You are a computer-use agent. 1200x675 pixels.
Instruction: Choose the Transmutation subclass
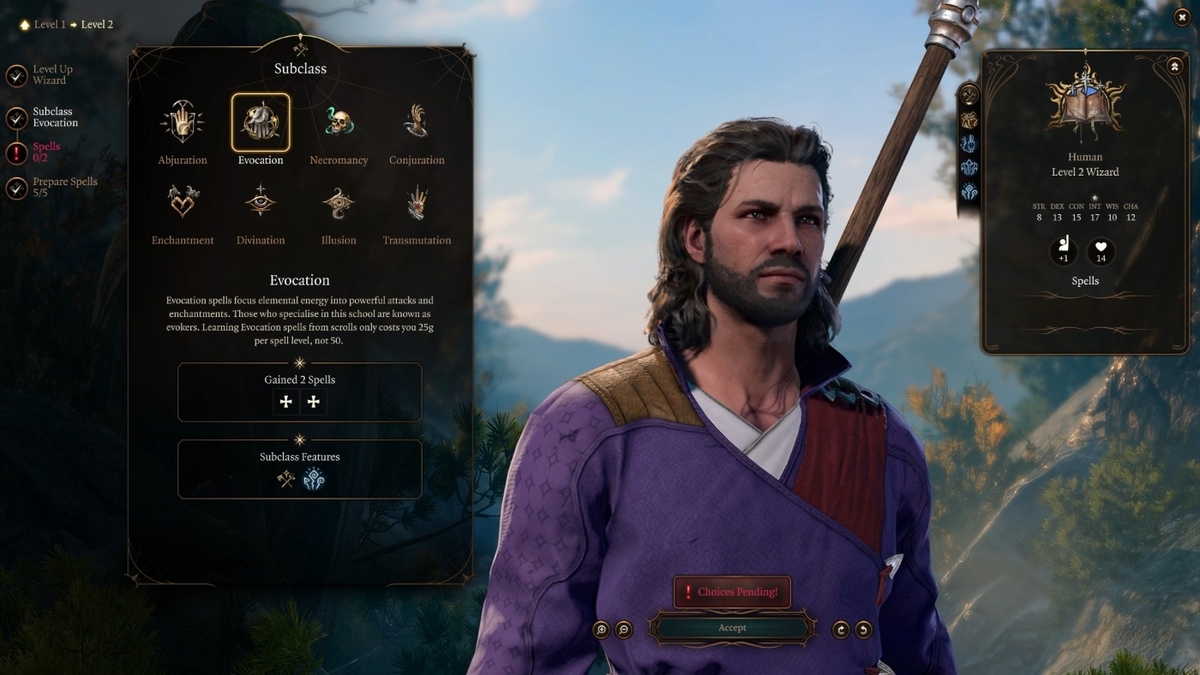[416, 203]
